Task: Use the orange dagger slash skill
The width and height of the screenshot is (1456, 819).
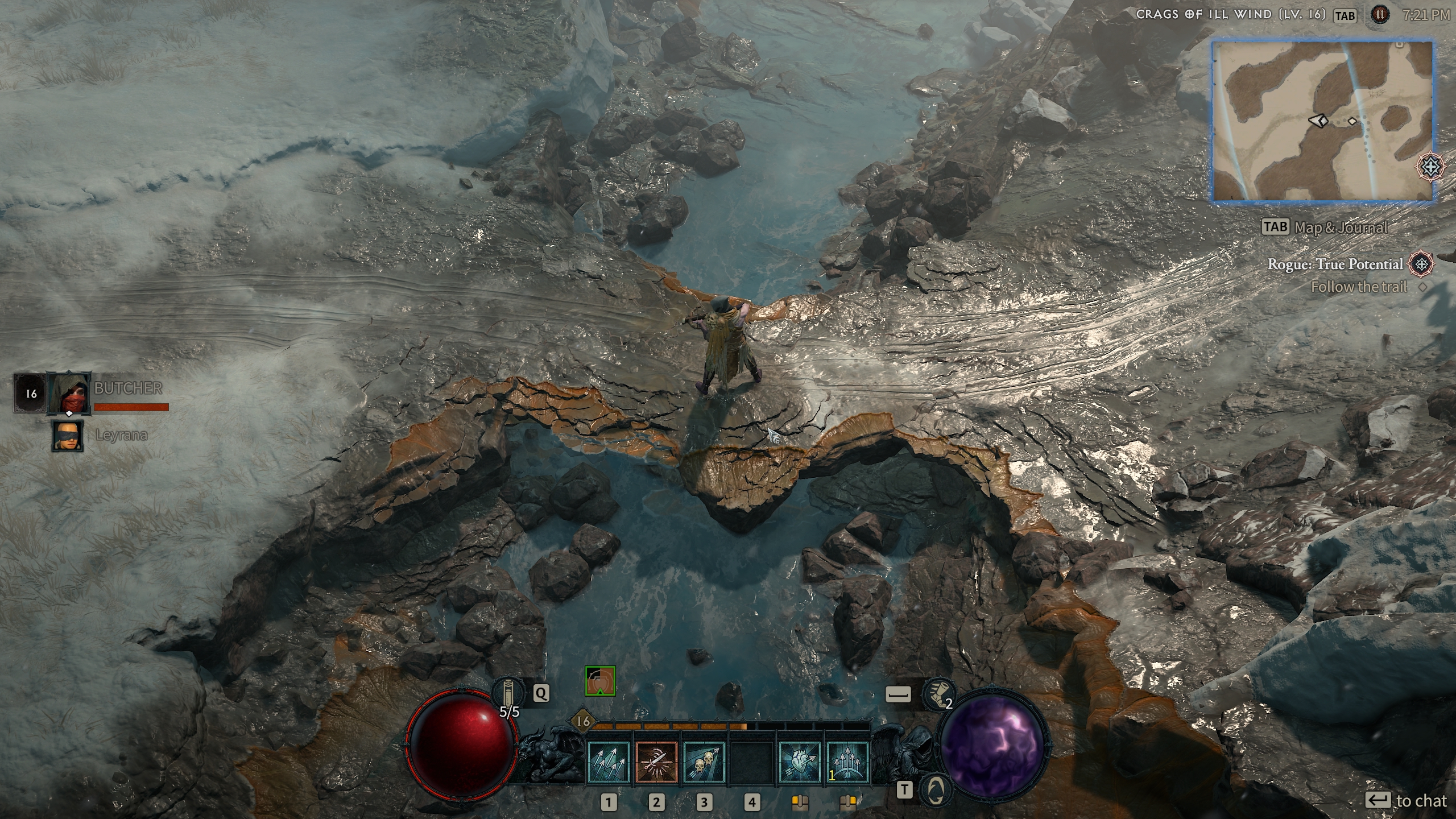Action: tap(656, 762)
